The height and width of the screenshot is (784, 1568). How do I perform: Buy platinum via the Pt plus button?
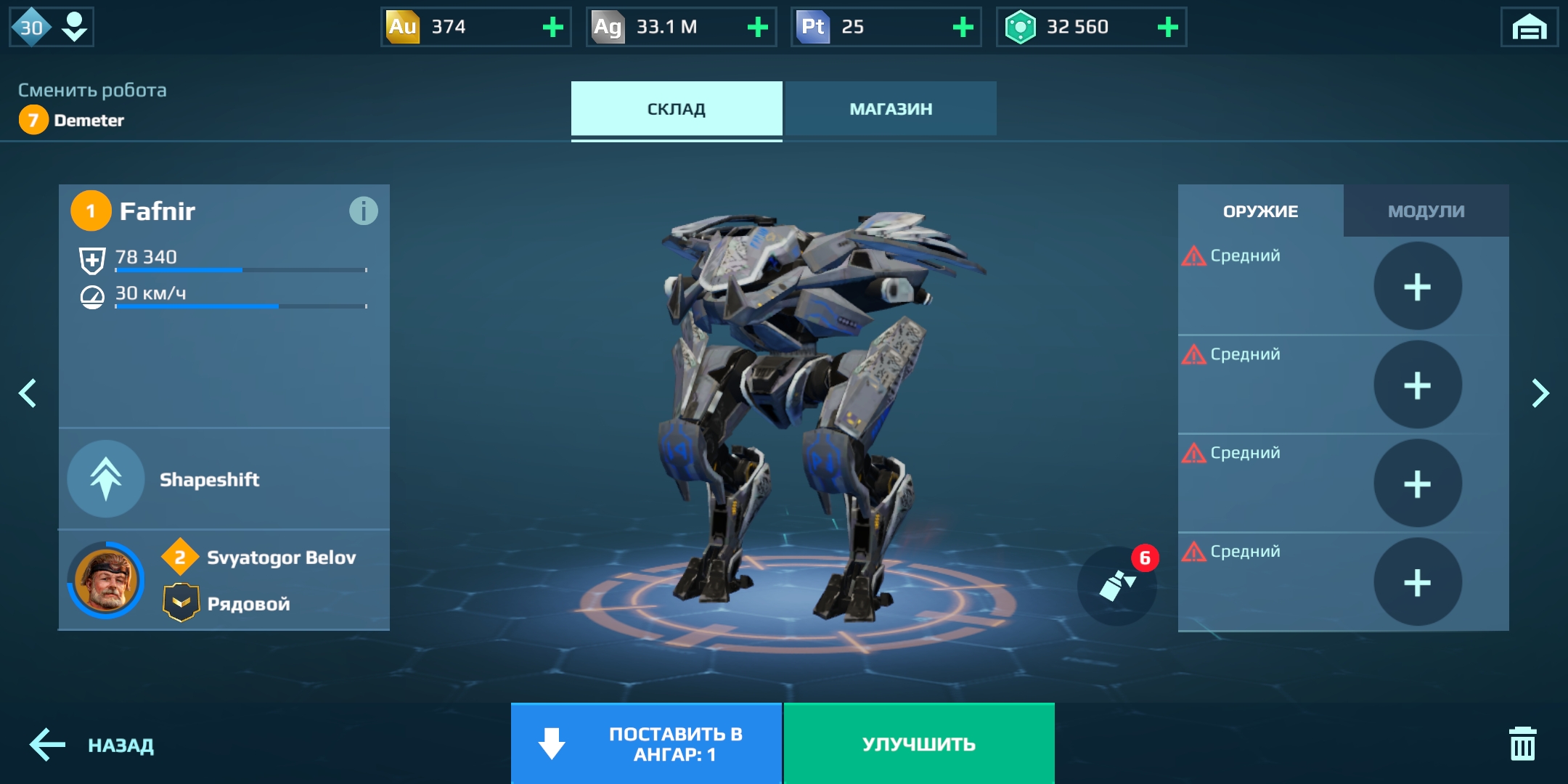tap(963, 28)
